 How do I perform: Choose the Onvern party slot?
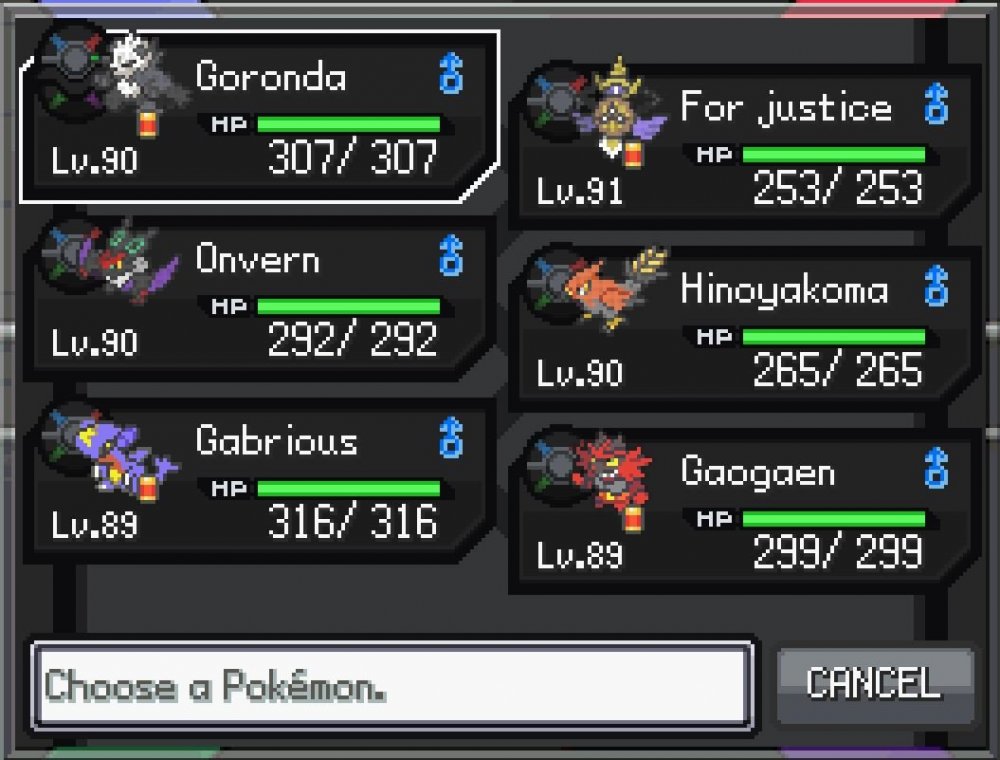tap(260, 300)
